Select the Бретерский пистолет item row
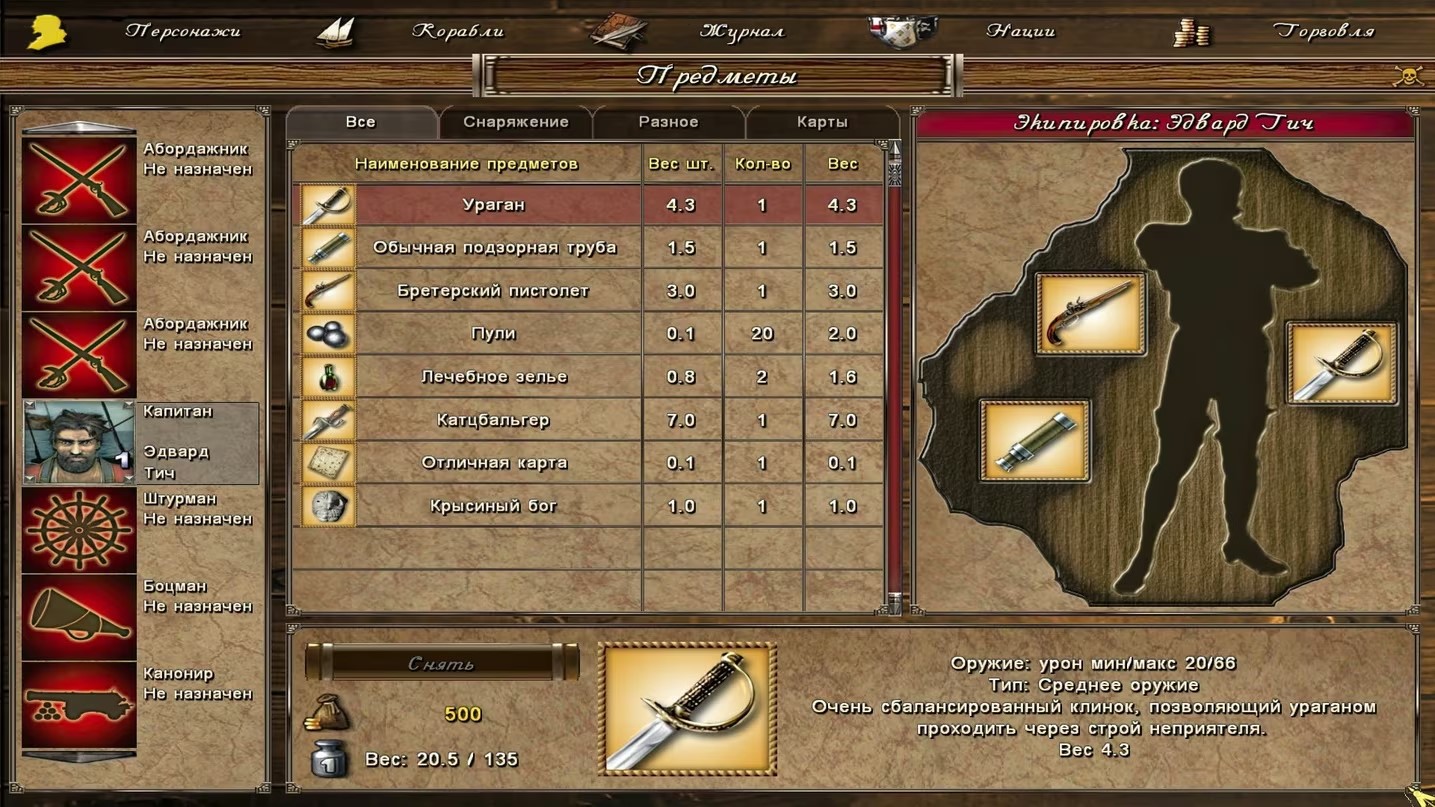Screen dimensions: 1435x807 [494, 291]
